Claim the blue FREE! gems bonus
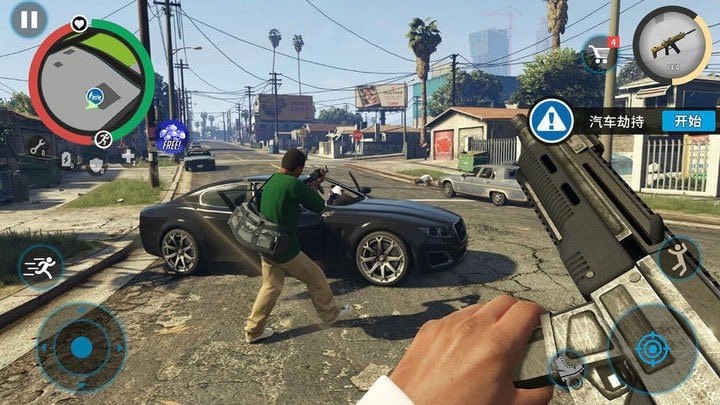The image size is (720, 405). pyautogui.click(x=174, y=136)
